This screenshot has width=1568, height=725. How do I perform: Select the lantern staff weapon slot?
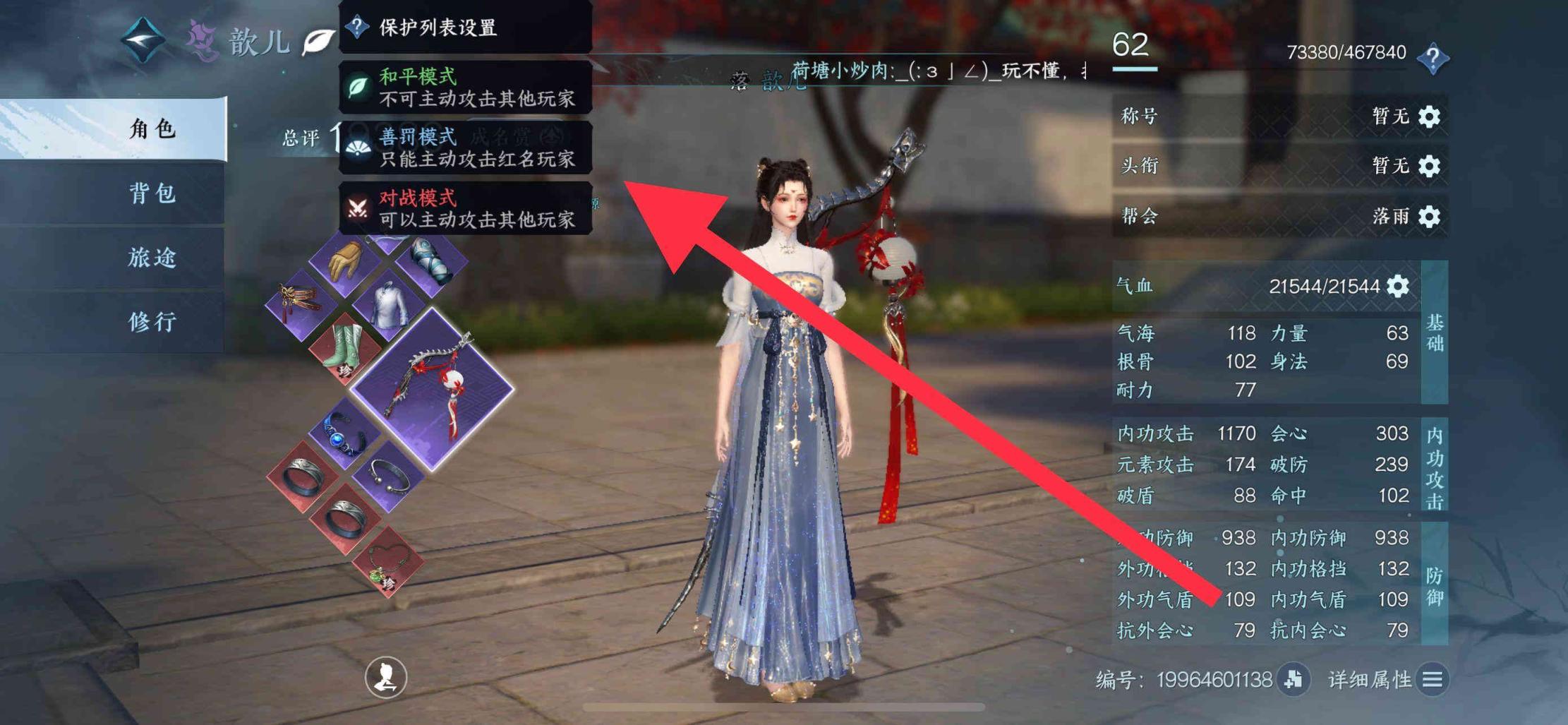[x=432, y=389]
